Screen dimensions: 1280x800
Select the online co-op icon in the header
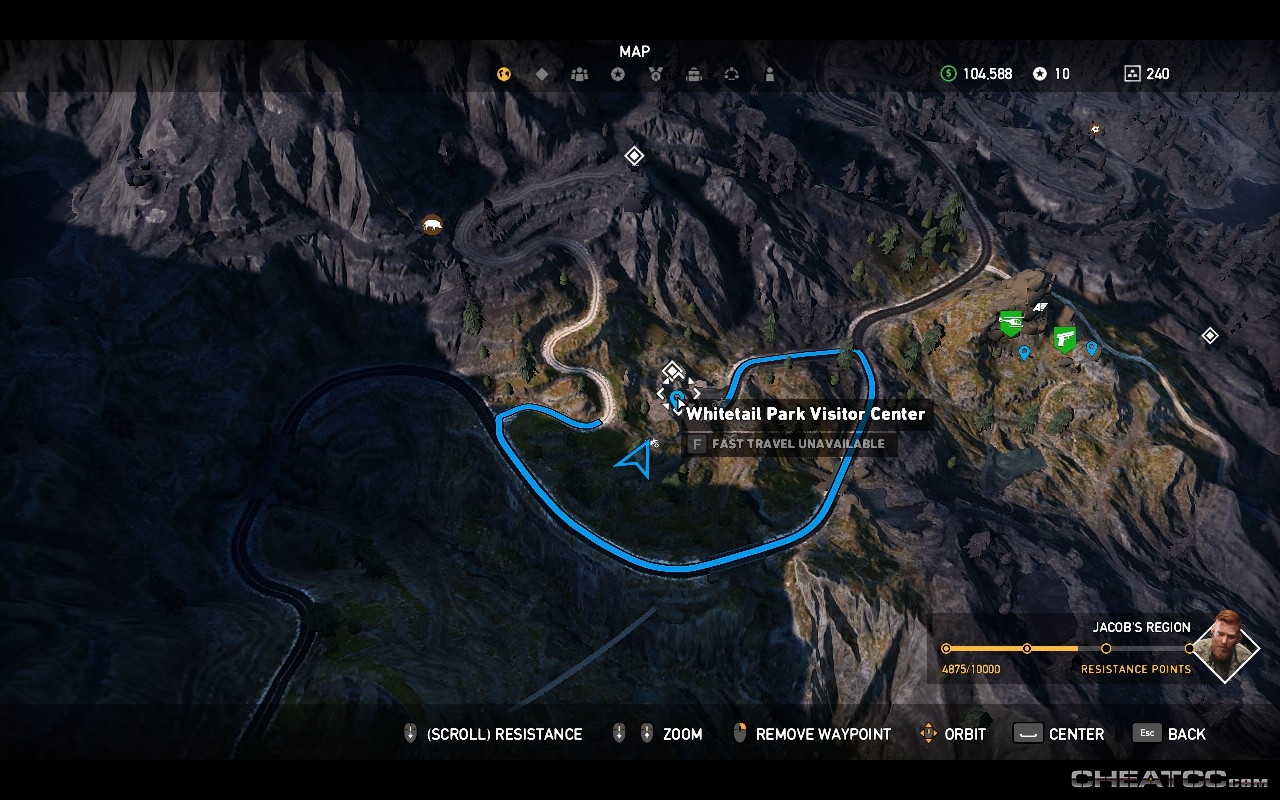[x=731, y=73]
